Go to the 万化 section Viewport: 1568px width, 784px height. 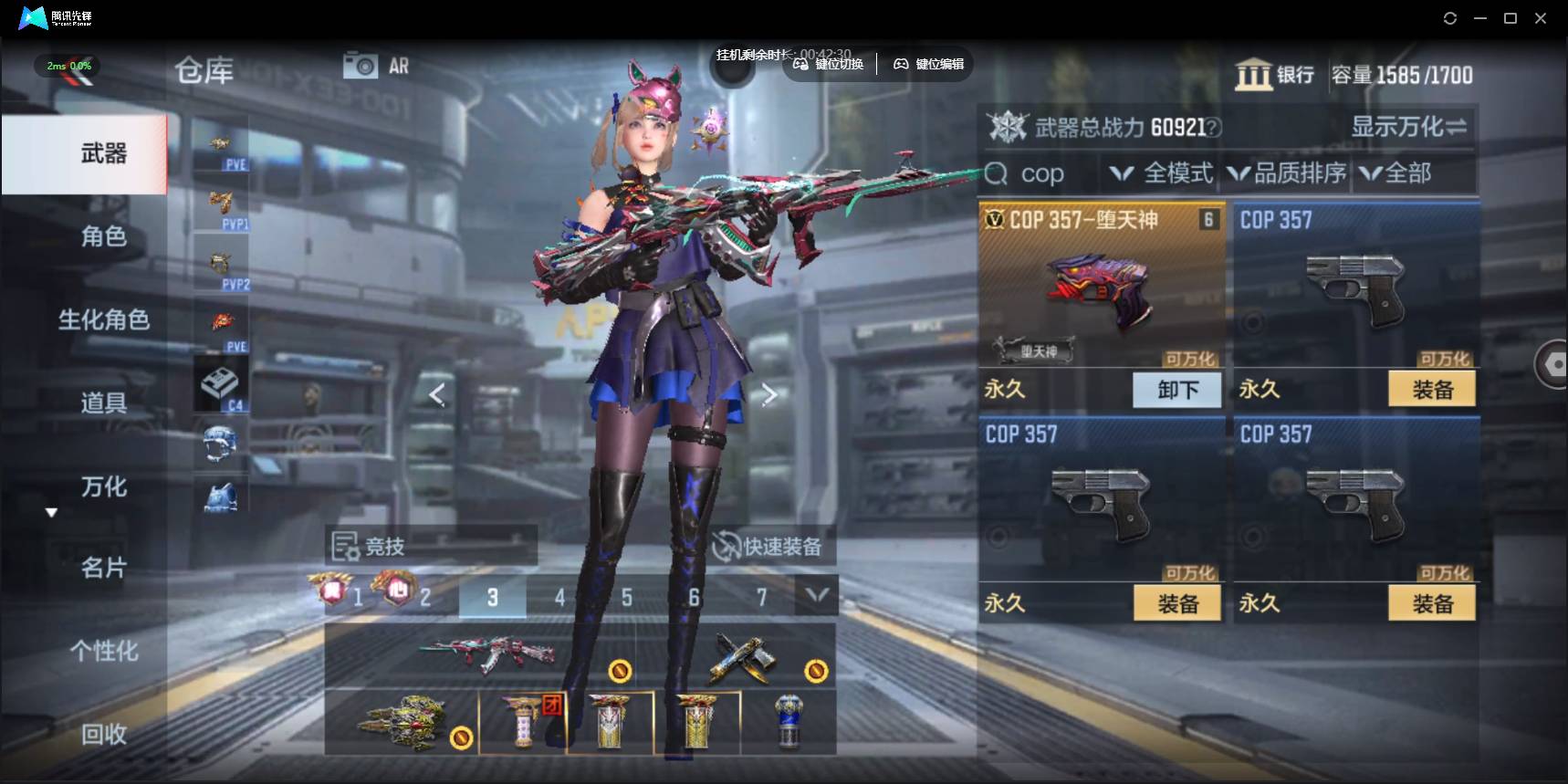pyautogui.click(x=103, y=486)
